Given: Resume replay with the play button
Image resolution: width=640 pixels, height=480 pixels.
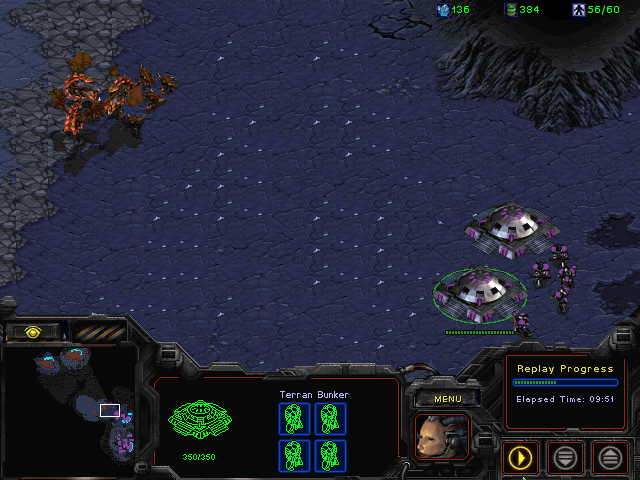Looking at the screenshot, I should click(x=520, y=458).
